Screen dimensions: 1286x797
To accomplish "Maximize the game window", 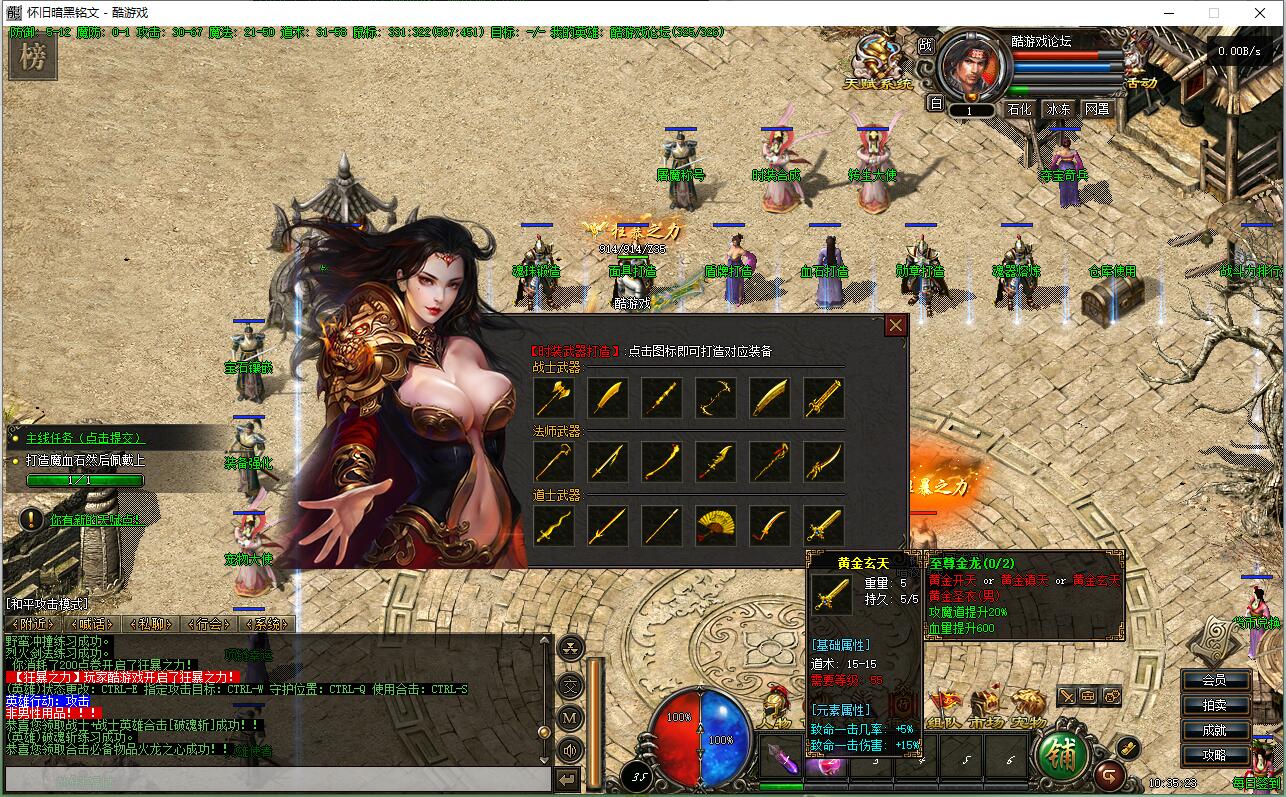I will [x=1214, y=14].
